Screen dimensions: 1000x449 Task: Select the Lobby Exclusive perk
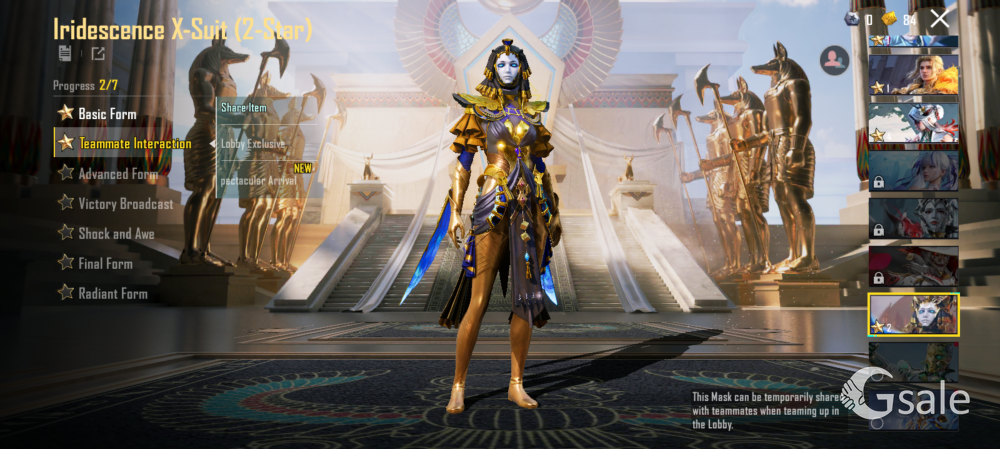(253, 144)
